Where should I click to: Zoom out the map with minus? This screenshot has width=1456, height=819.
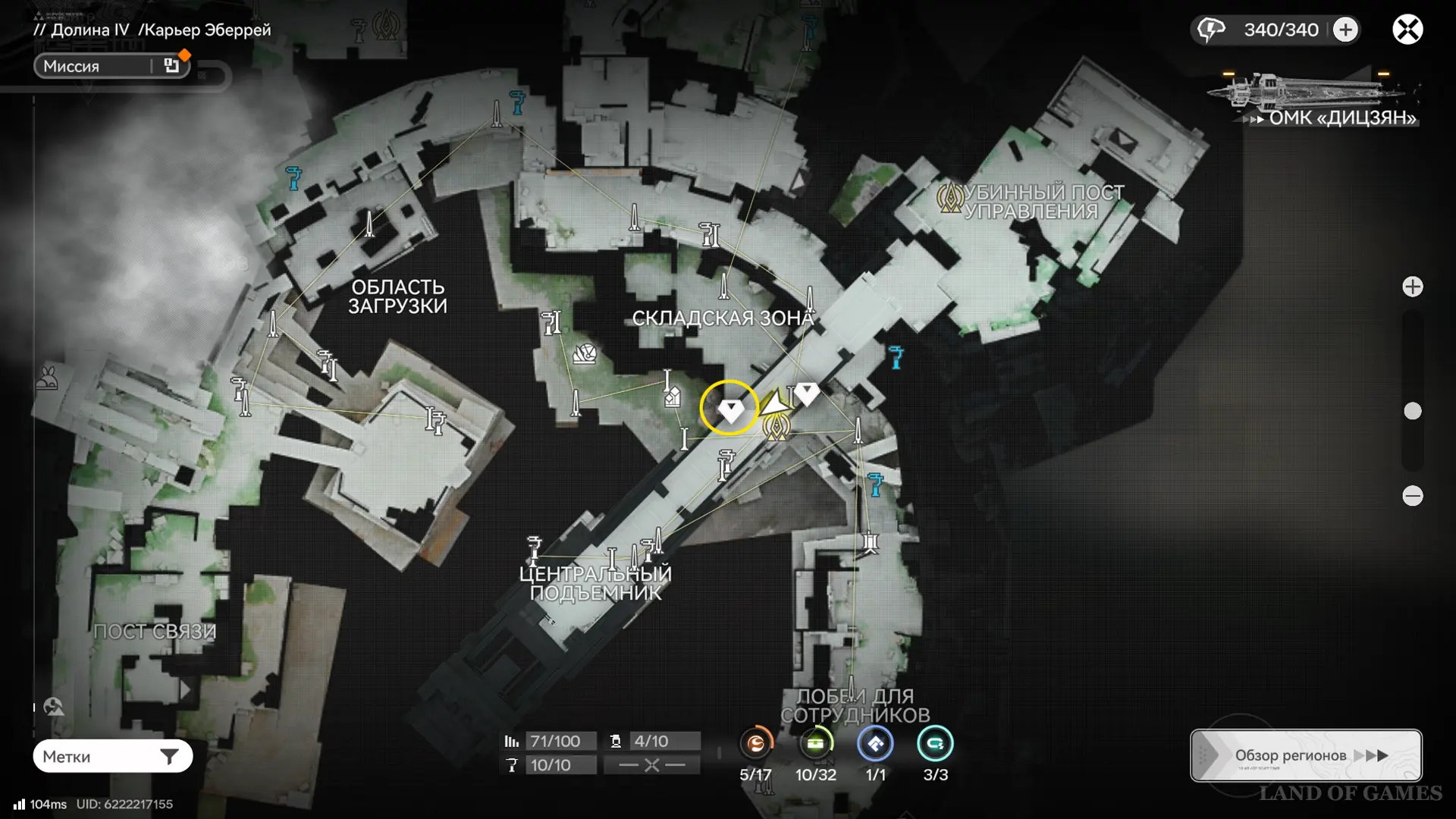tap(1412, 496)
